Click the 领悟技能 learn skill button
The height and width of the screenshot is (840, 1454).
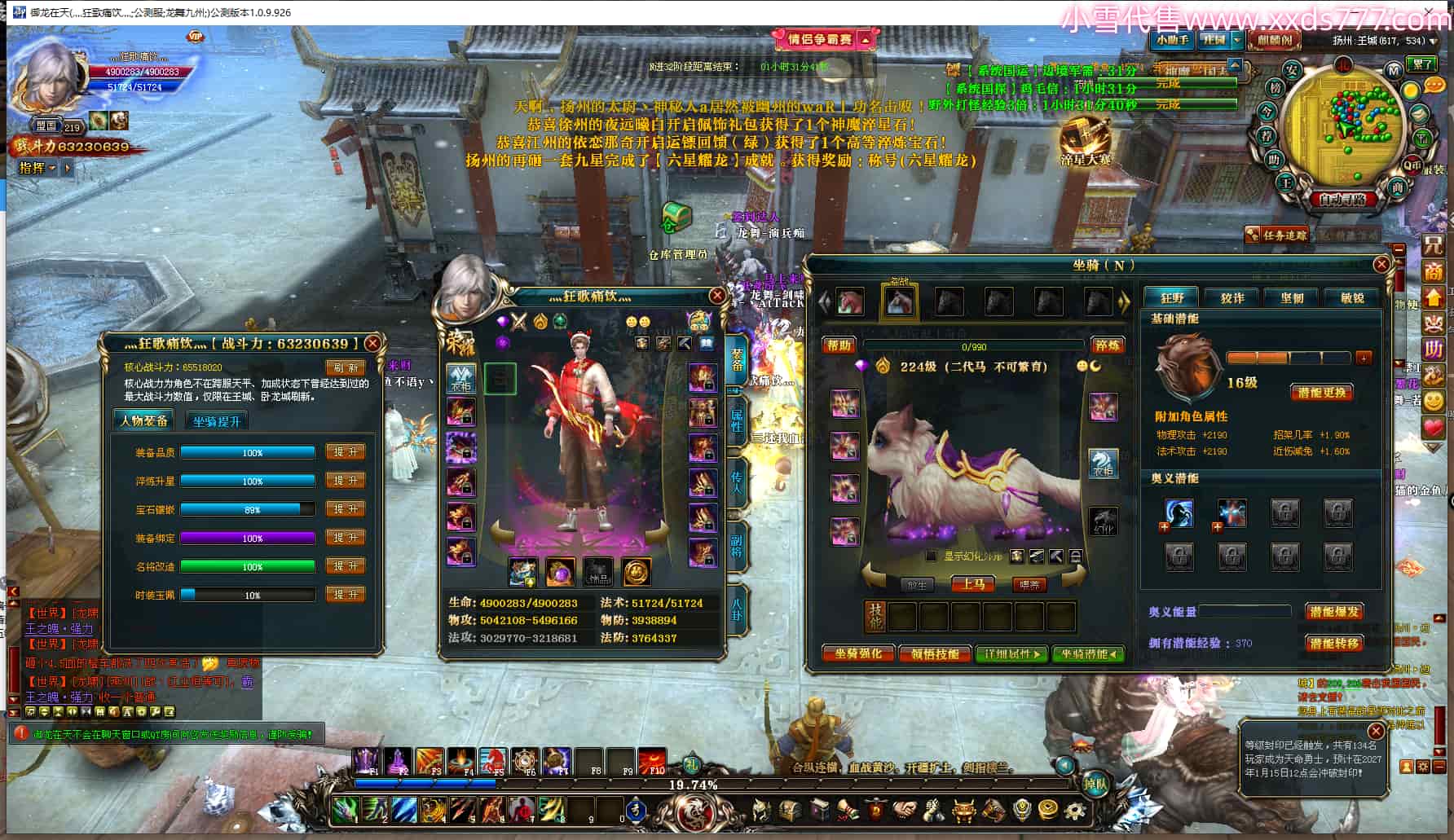[935, 654]
